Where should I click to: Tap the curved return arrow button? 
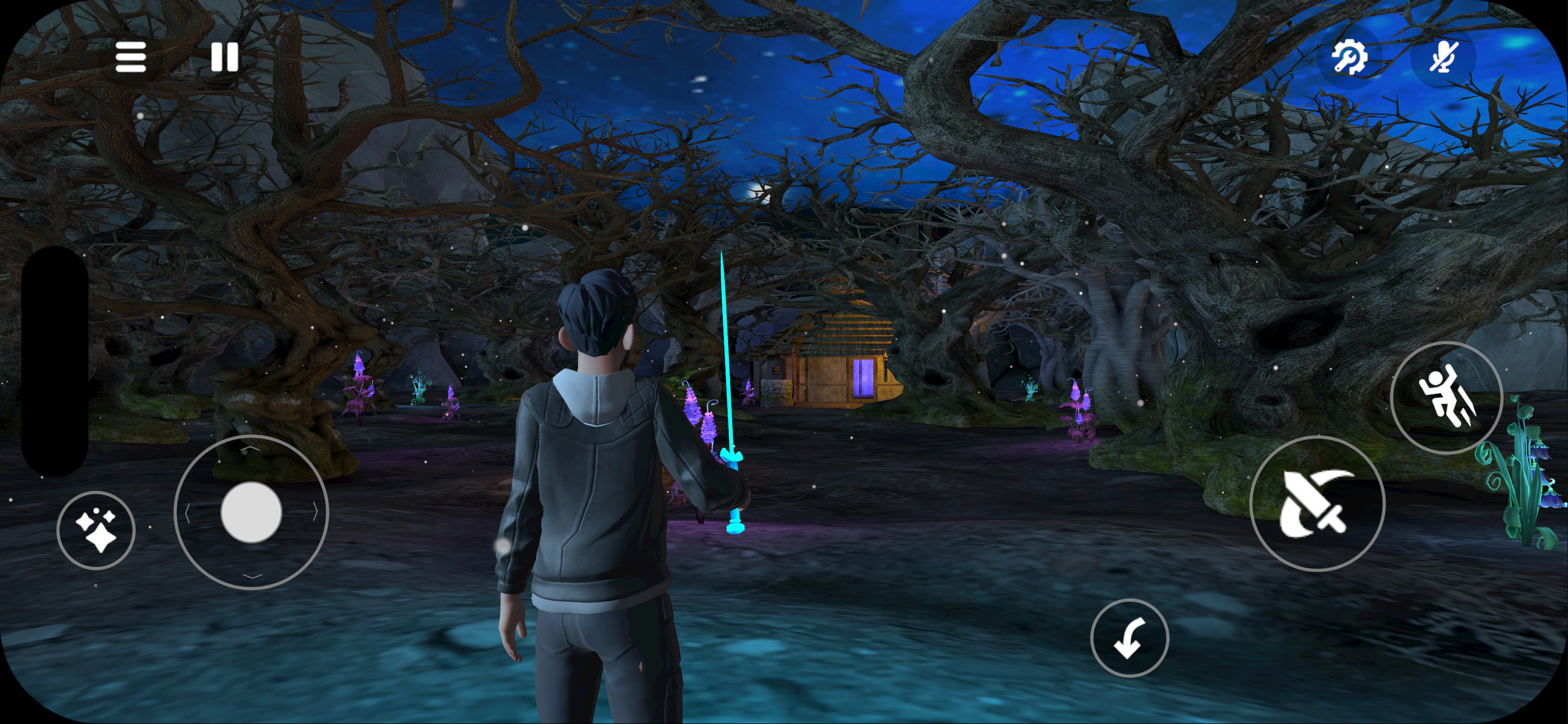1129,638
